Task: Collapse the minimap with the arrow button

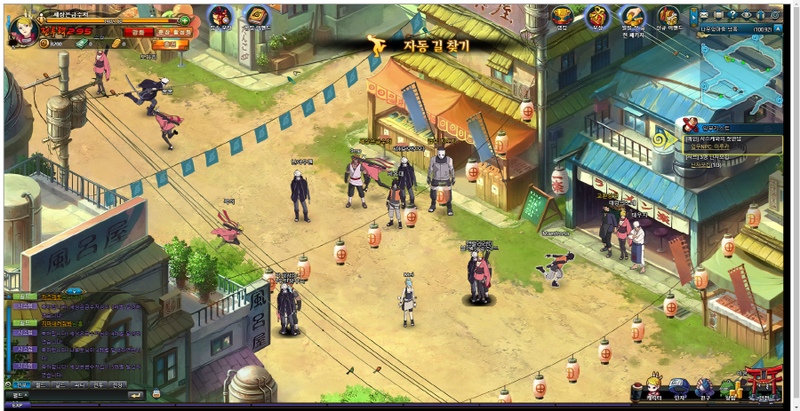Action: 779,30
